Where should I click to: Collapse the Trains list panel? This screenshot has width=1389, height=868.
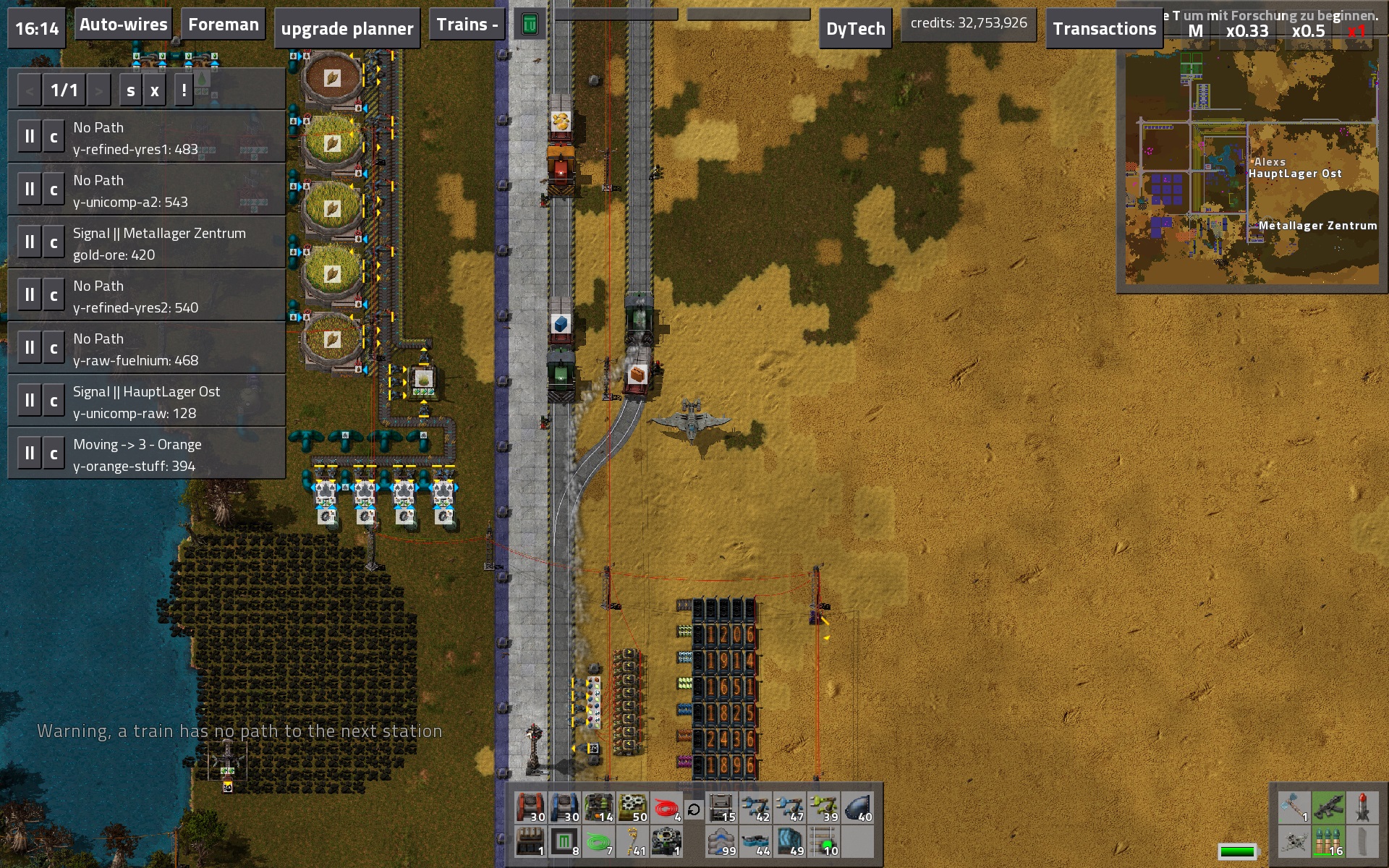(467, 25)
